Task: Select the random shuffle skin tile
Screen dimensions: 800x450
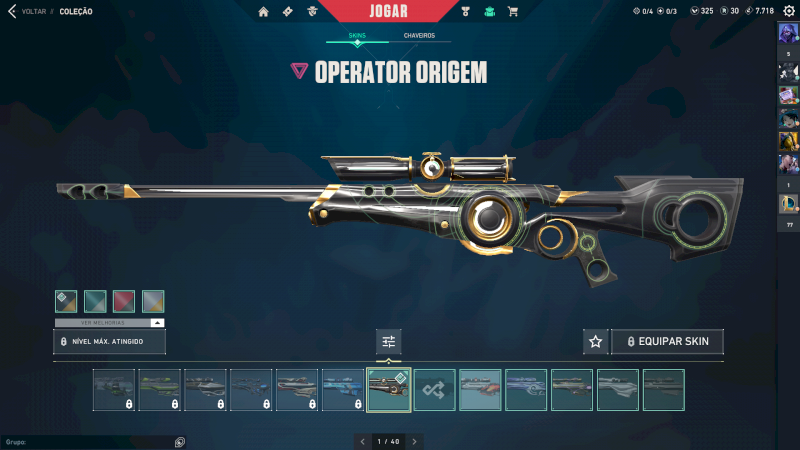Action: (435, 390)
